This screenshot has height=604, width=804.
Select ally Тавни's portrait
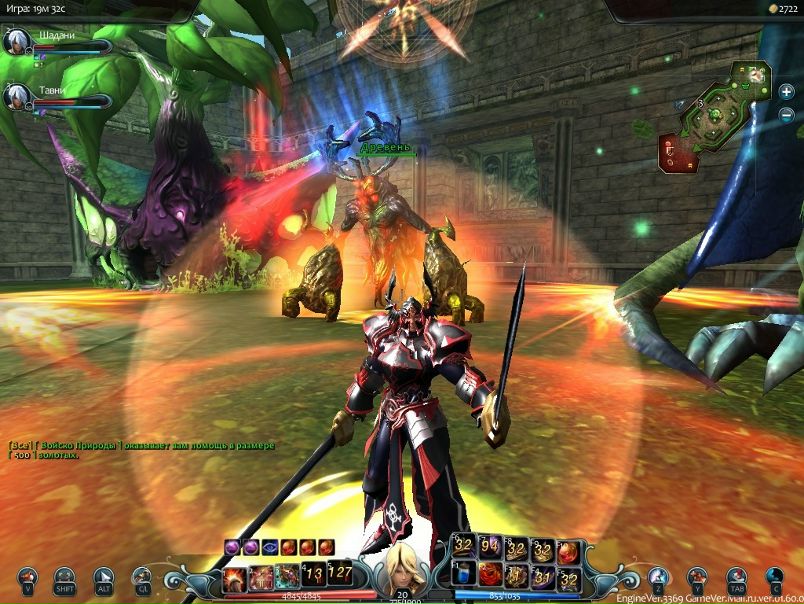[15, 96]
